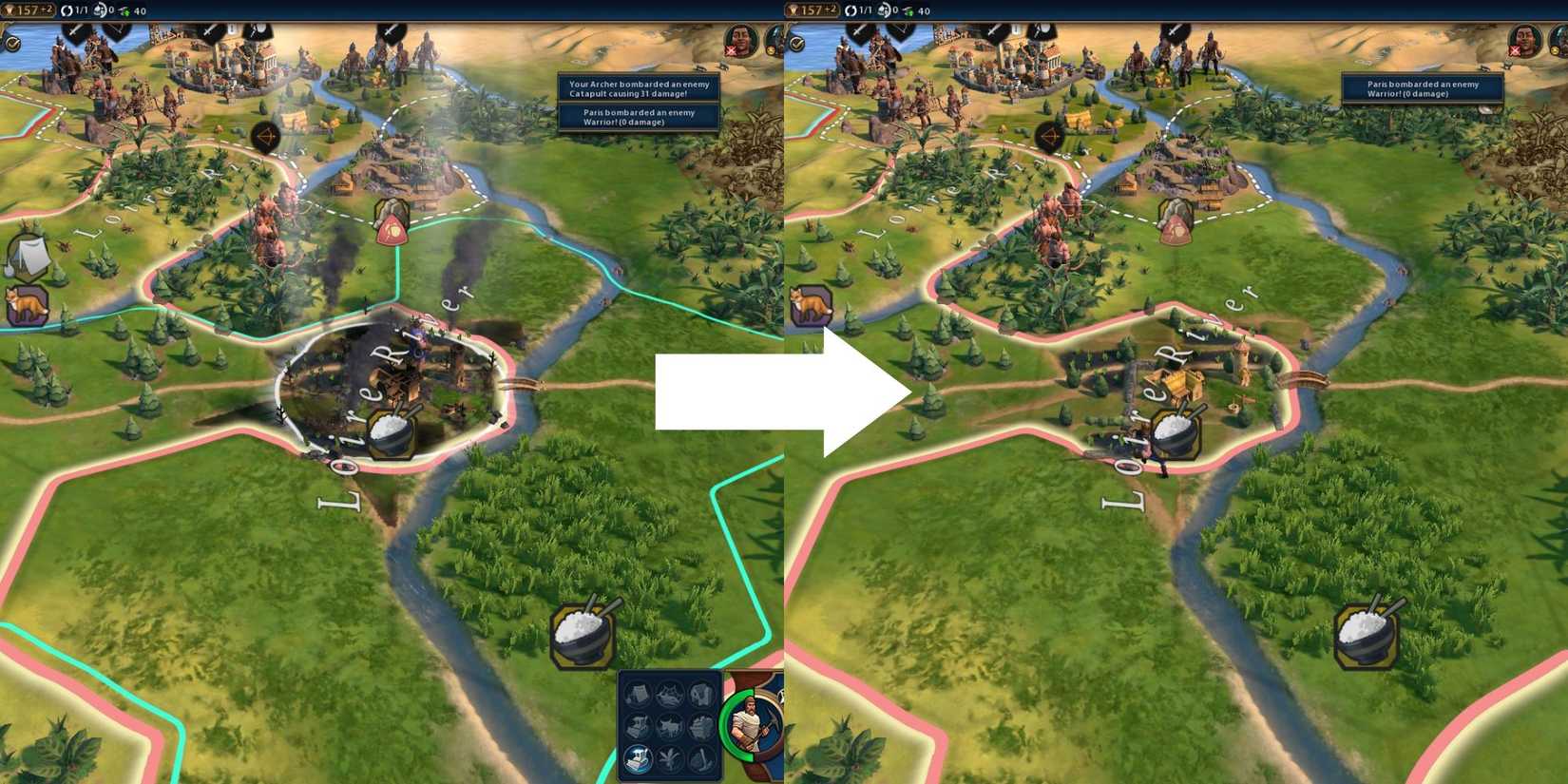This screenshot has width=1568, height=784.
Task: Select the plant-trees action in the Builder panel
Action: tap(670, 758)
